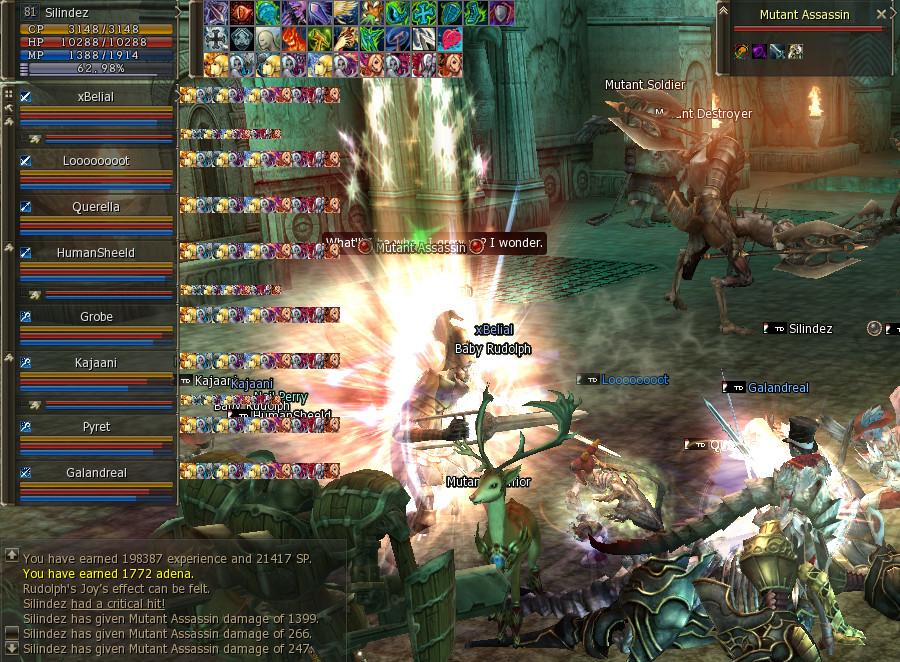Target Pyret in the party list
900x662 pixels.
point(96,427)
